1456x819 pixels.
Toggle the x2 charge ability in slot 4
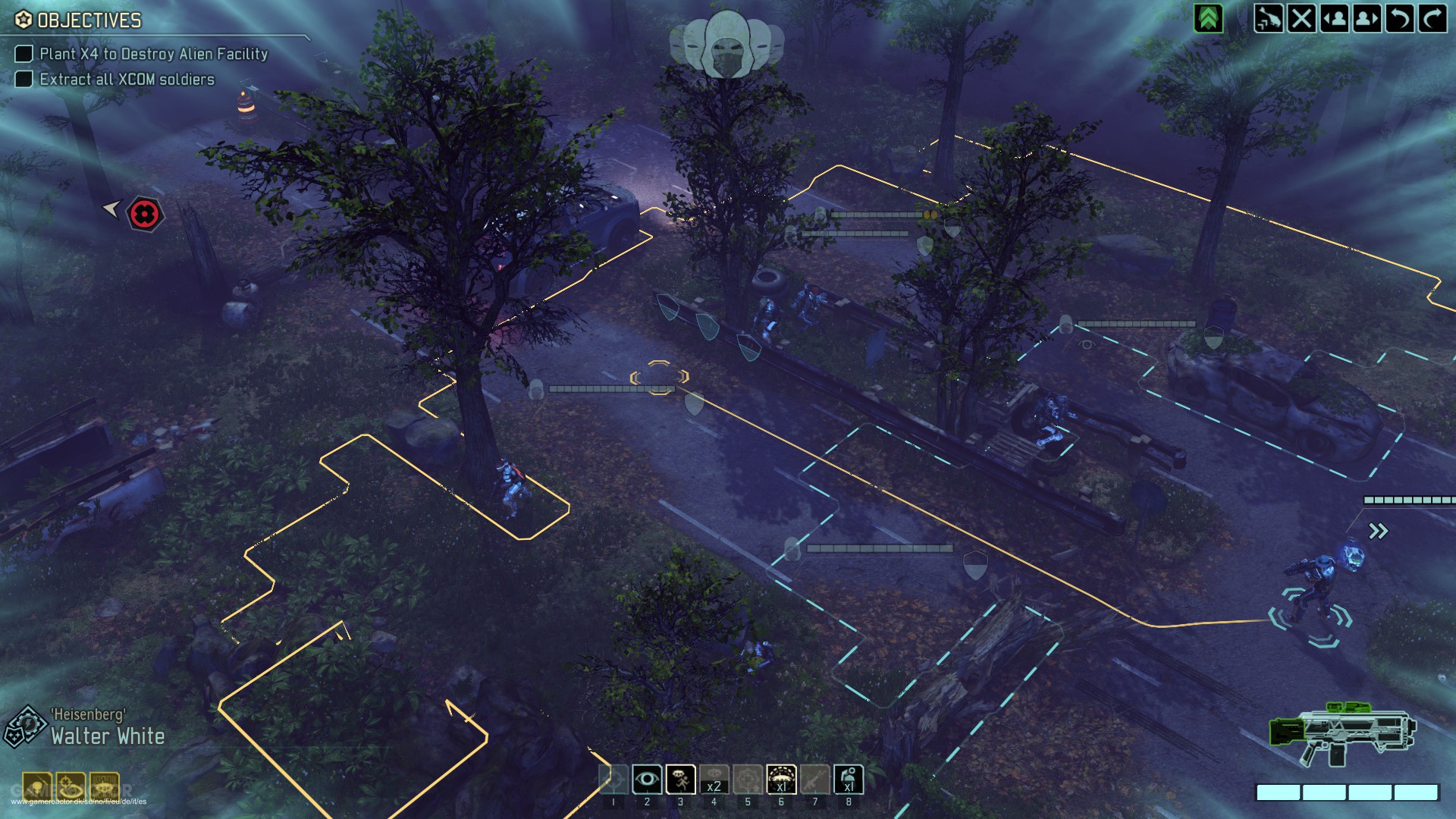[714, 780]
